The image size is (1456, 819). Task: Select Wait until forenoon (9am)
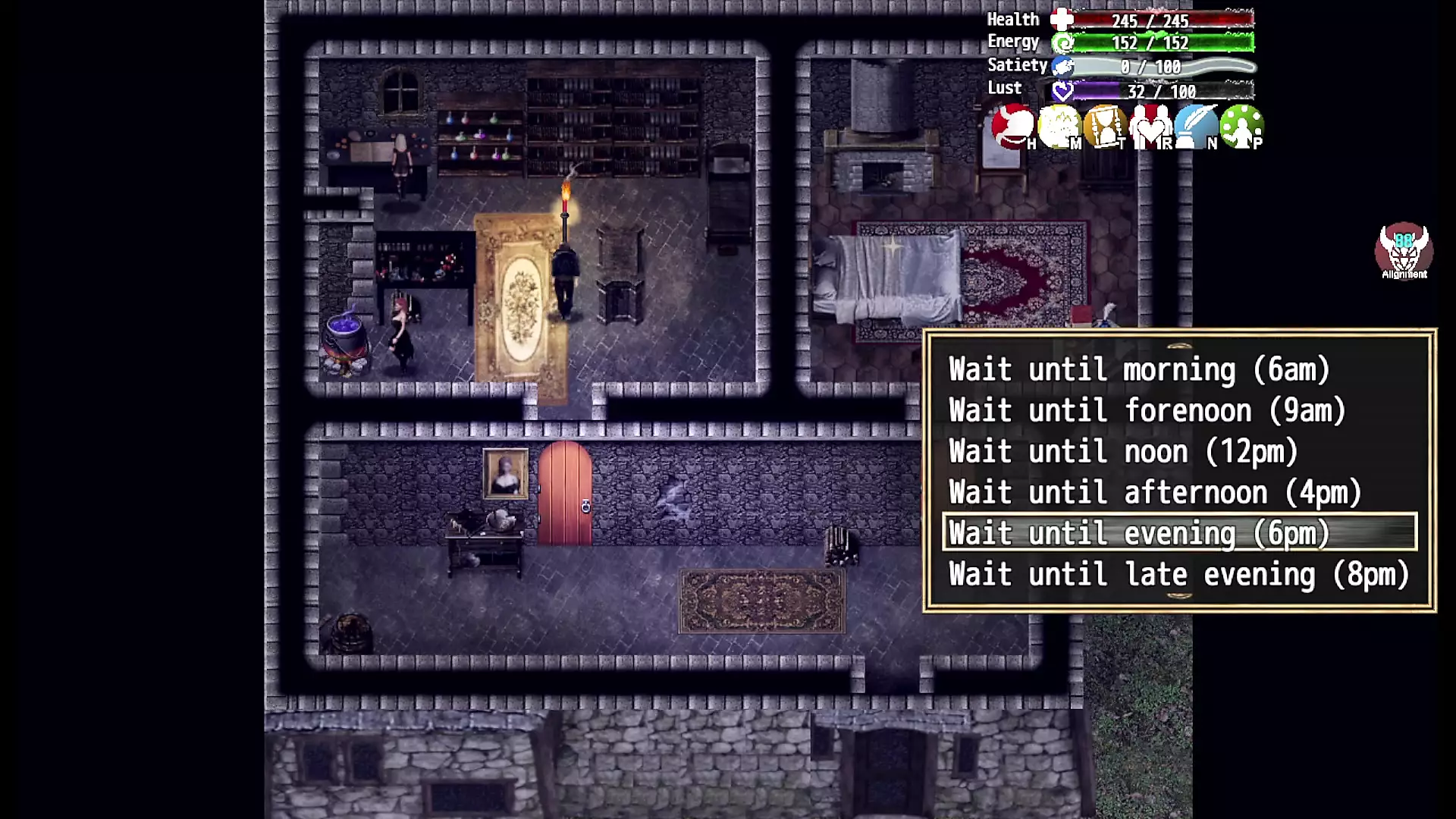pyautogui.click(x=1147, y=411)
